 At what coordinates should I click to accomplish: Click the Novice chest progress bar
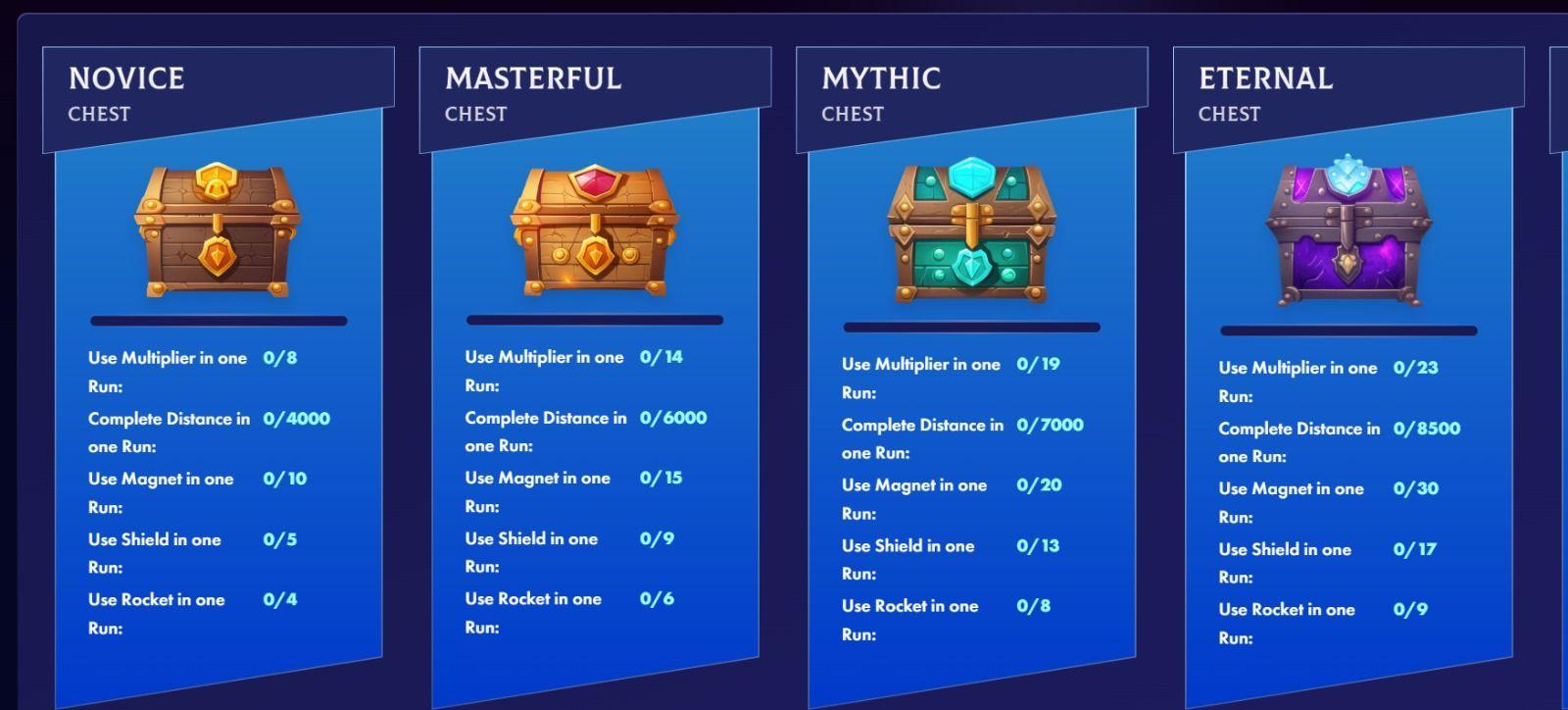(218, 320)
